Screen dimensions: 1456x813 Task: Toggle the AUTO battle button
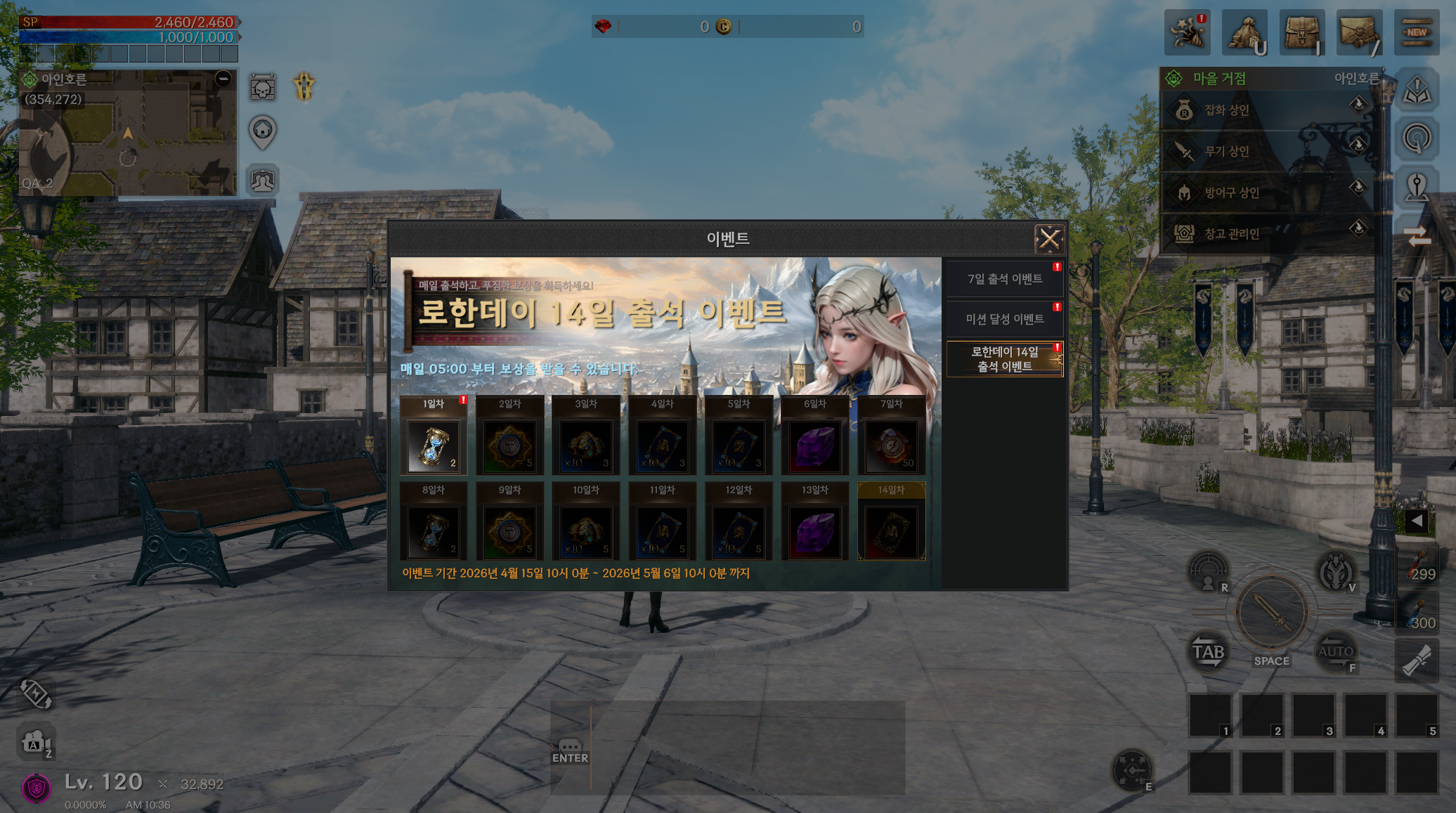click(1335, 652)
